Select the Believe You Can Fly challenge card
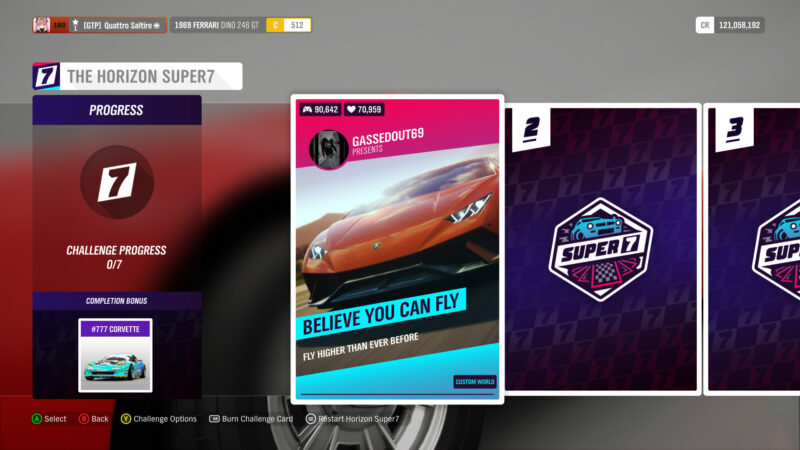The image size is (800, 450). pos(397,250)
